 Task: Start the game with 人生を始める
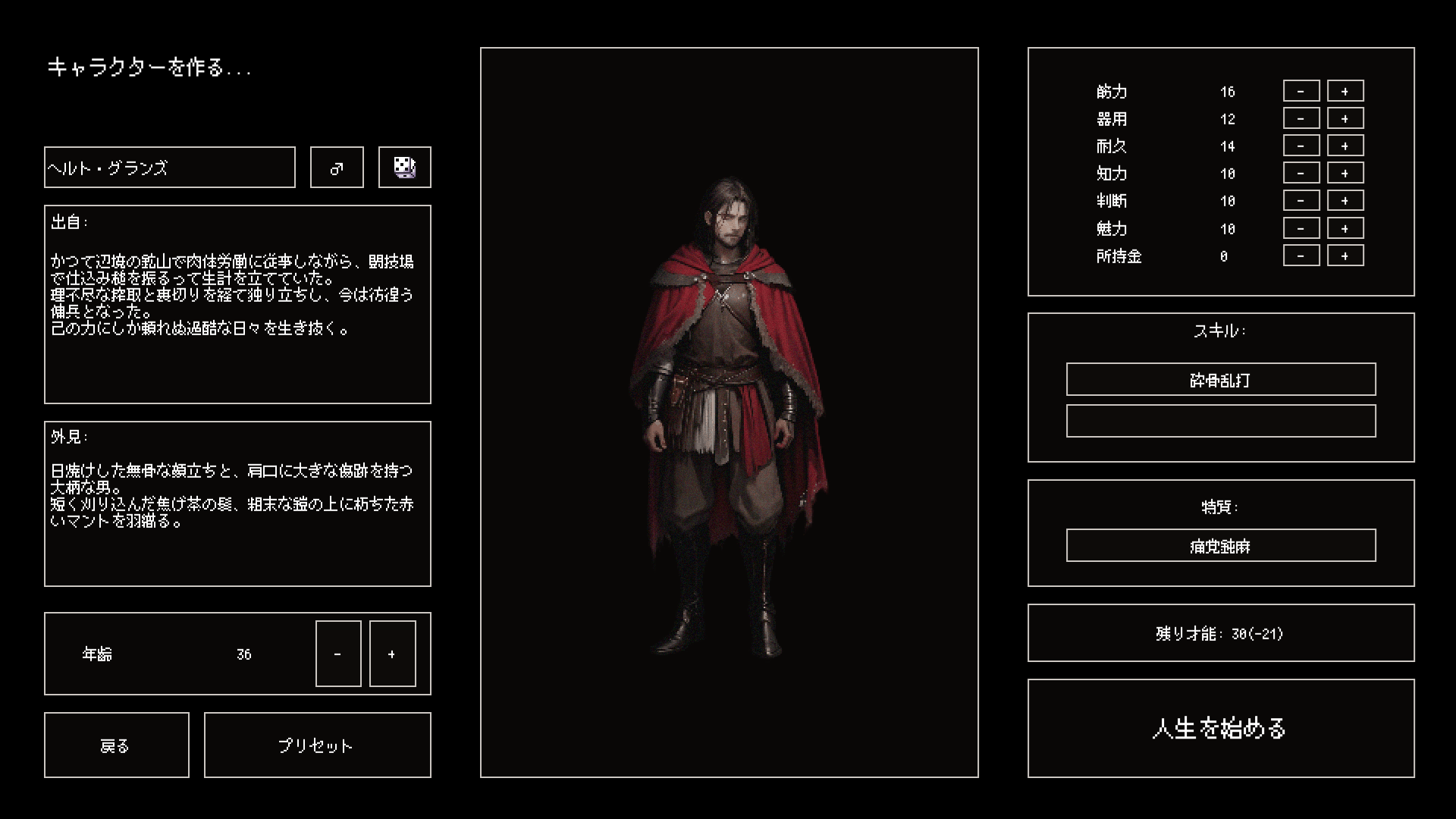tap(1221, 728)
